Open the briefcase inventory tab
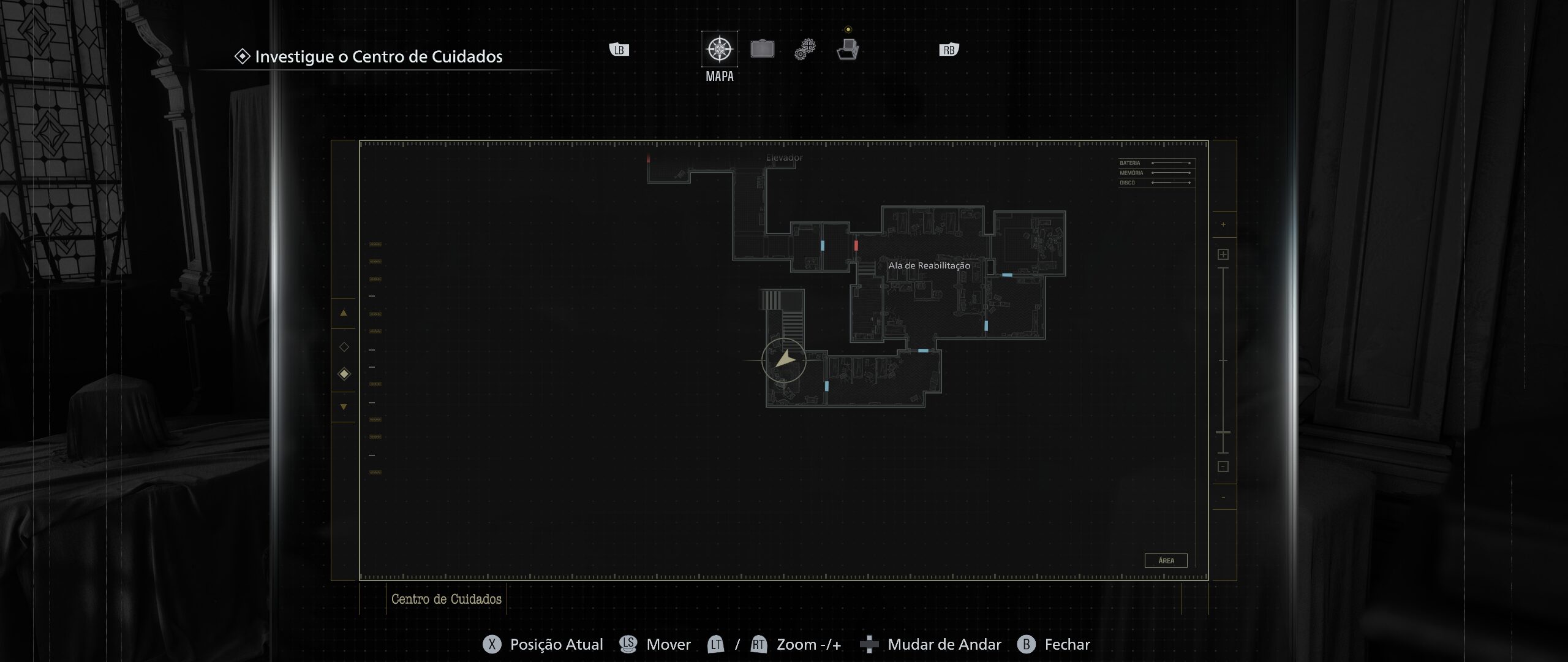The height and width of the screenshot is (662, 1568). click(x=762, y=49)
